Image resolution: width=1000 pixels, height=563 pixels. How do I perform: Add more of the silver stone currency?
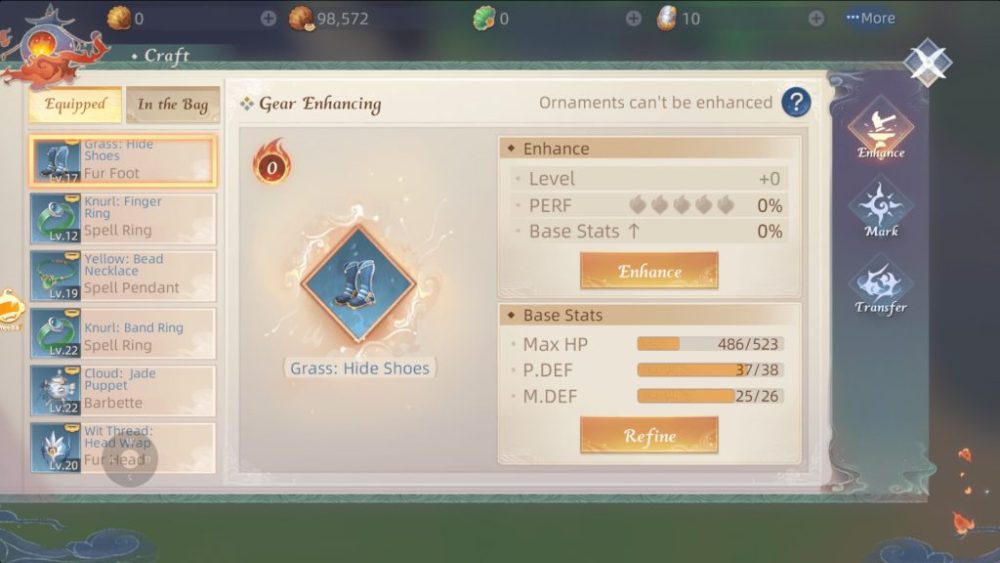pyautogui.click(x=816, y=18)
